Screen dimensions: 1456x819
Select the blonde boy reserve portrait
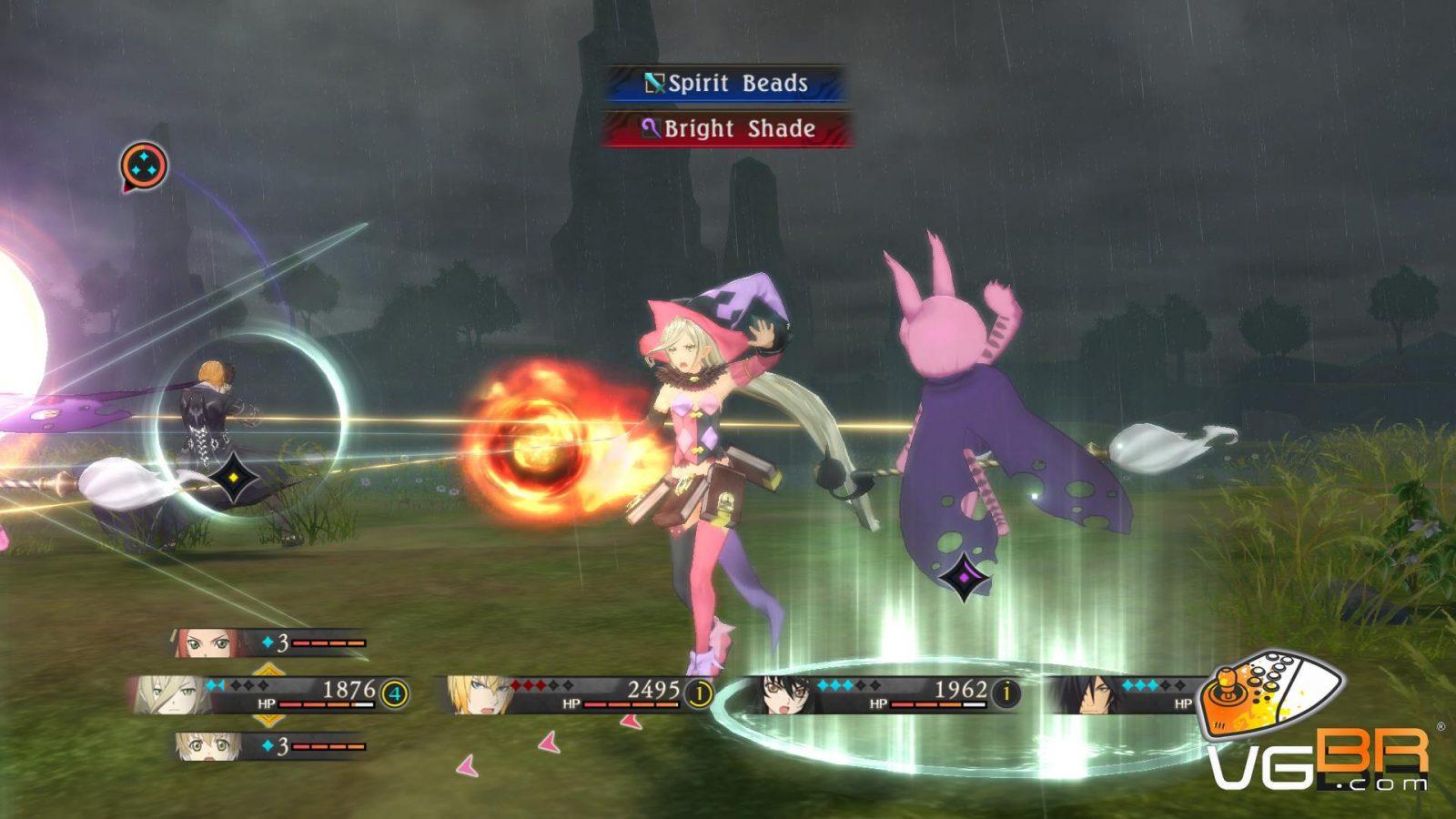(x=207, y=746)
